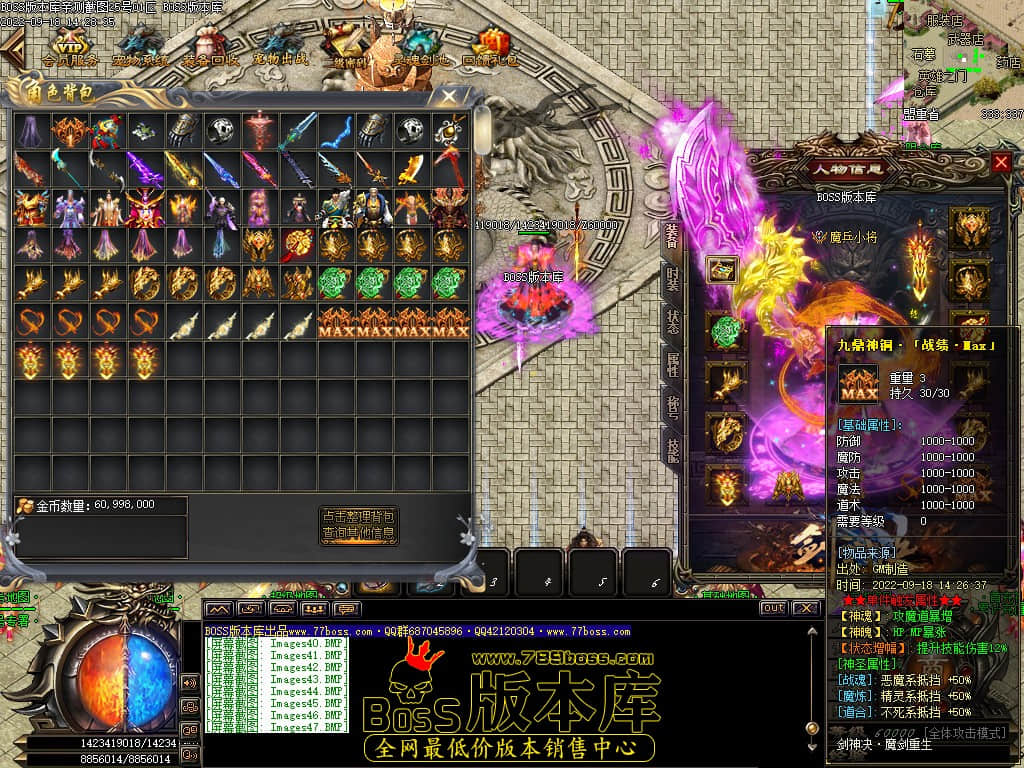Viewport: 1024px width, 768px height.
Task: Select the 装备 equipment tab
Action: [x=673, y=234]
